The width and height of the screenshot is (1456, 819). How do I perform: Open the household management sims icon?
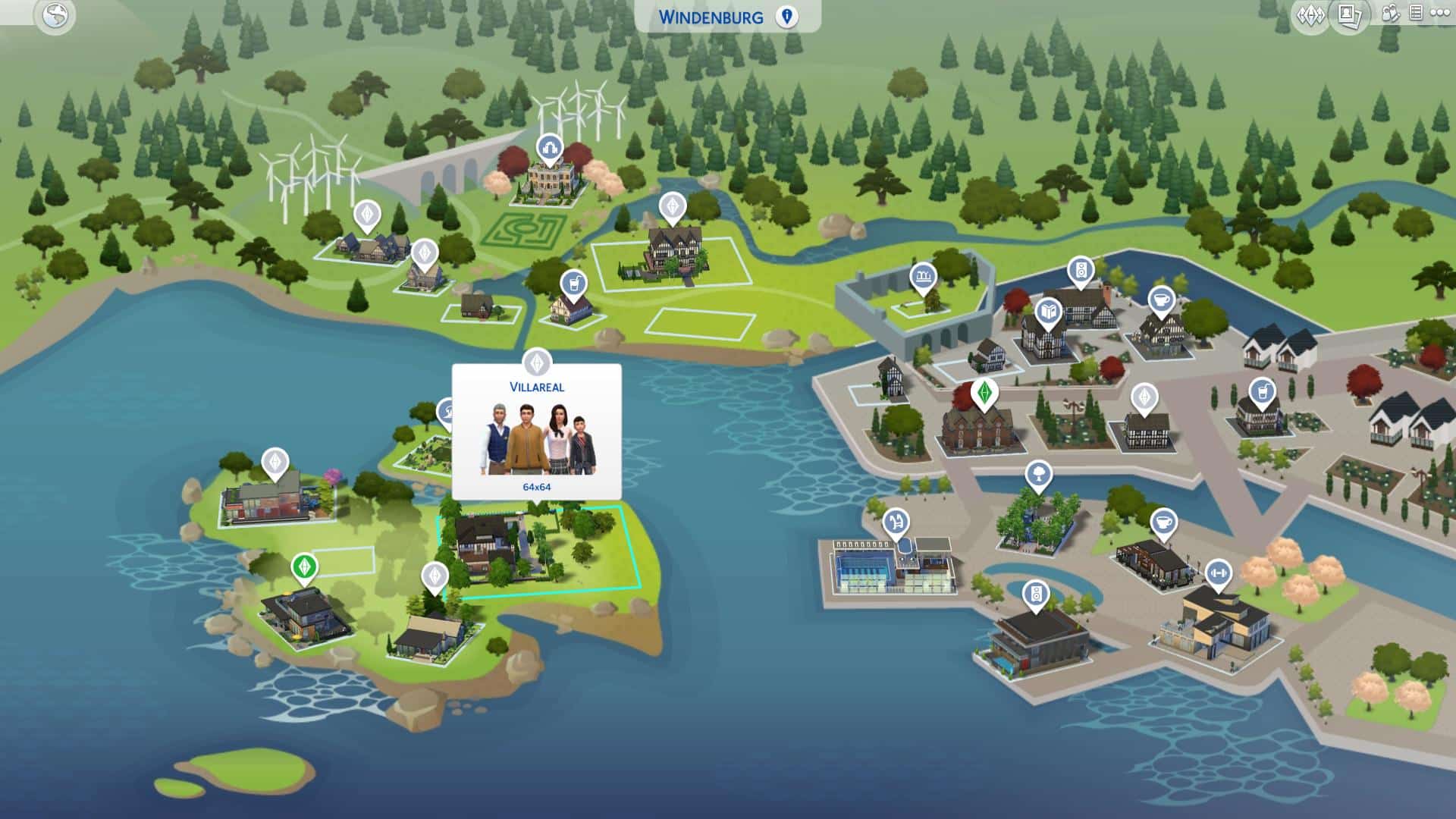click(x=1390, y=14)
